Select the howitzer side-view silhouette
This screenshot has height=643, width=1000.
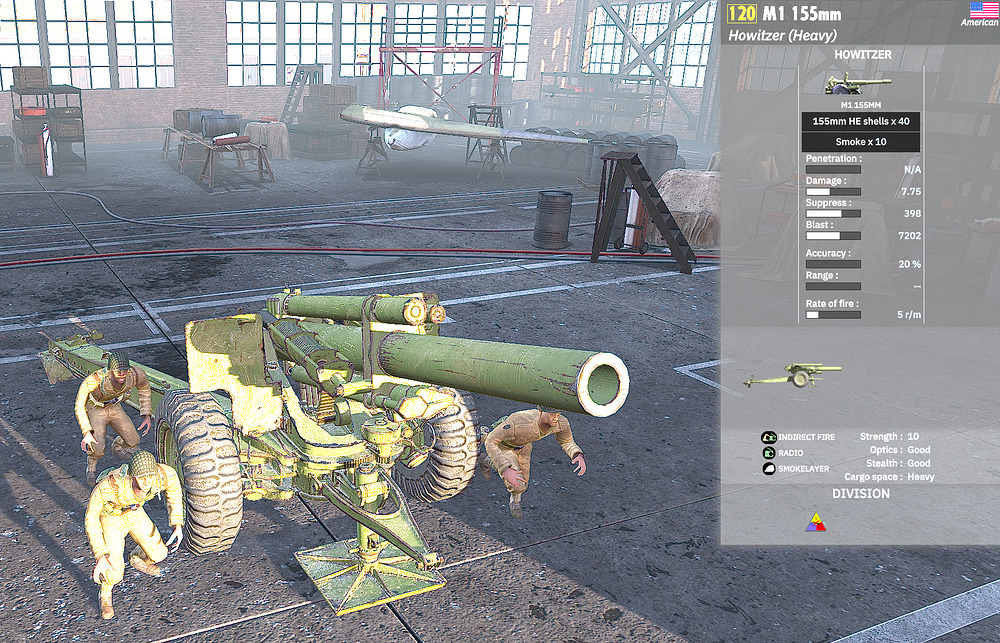pos(791,376)
